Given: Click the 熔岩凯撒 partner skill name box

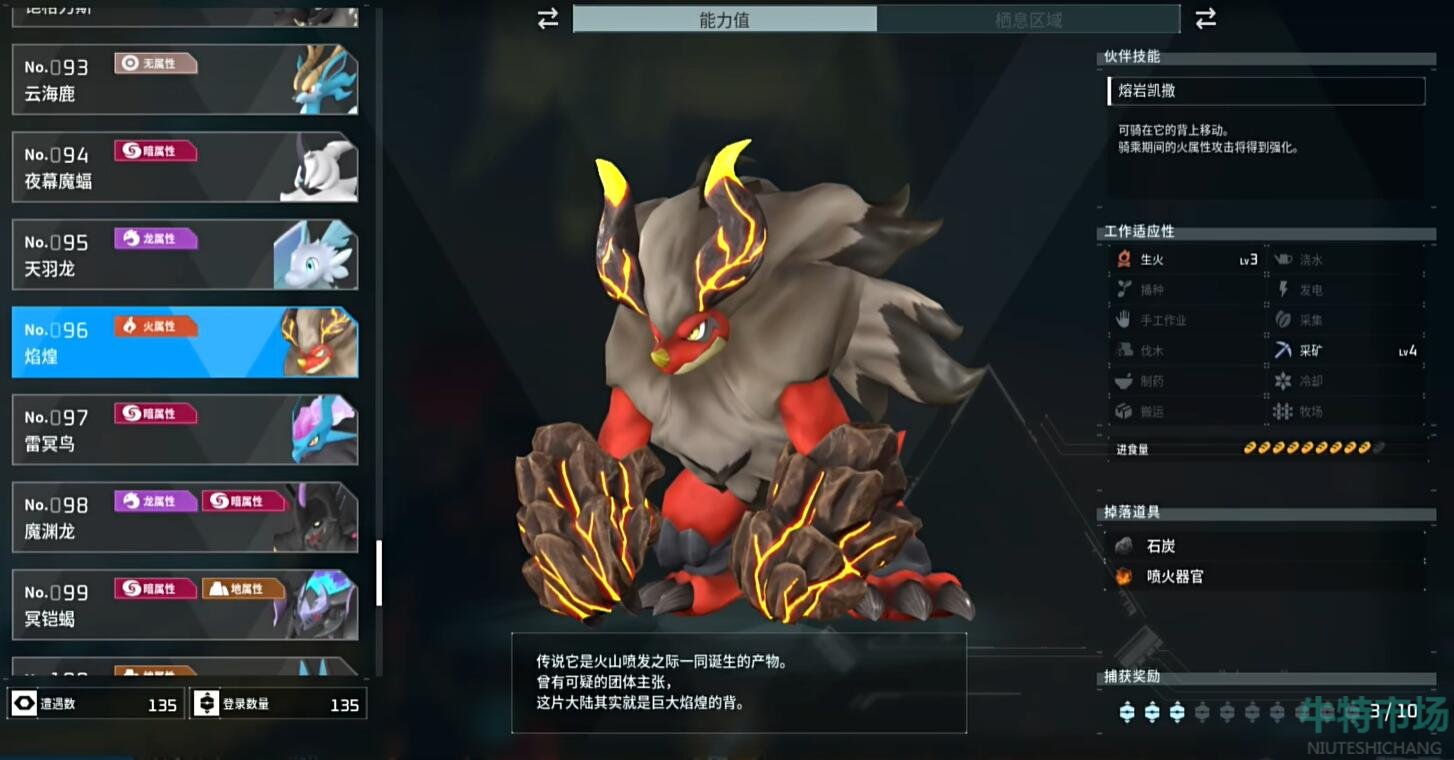Looking at the screenshot, I should click(x=1265, y=91).
